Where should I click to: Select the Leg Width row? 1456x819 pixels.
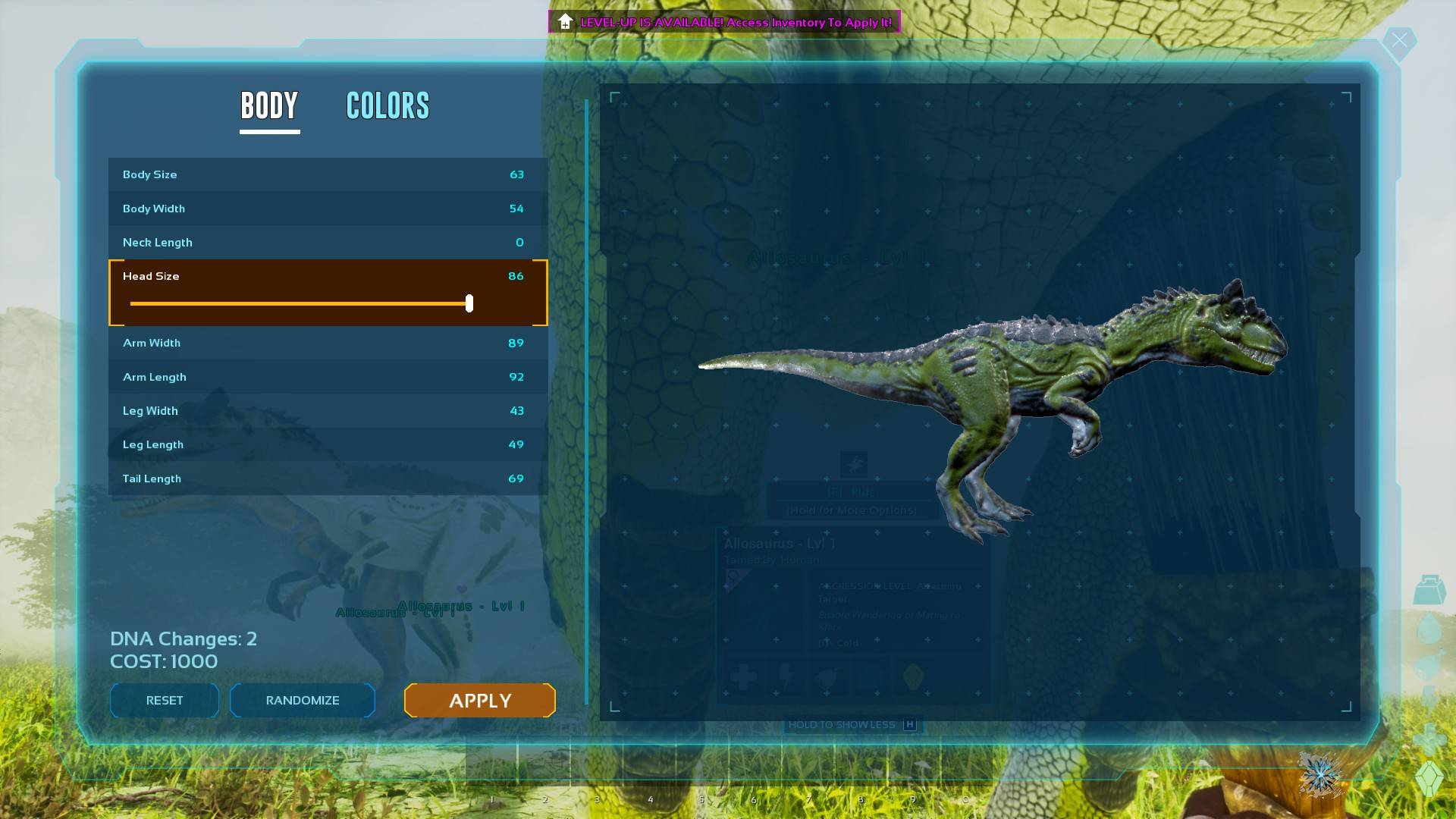click(328, 411)
